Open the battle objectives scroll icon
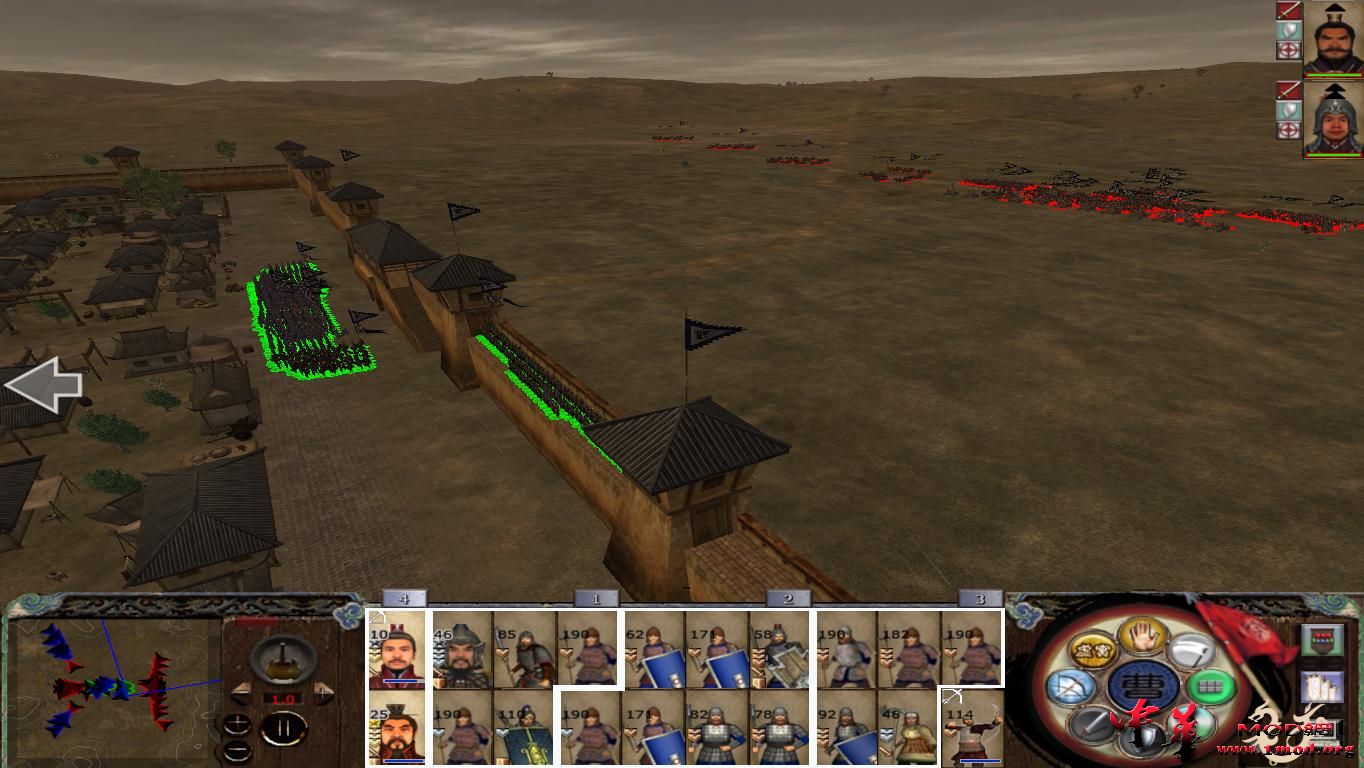This screenshot has height=768, width=1364. 1322,687
